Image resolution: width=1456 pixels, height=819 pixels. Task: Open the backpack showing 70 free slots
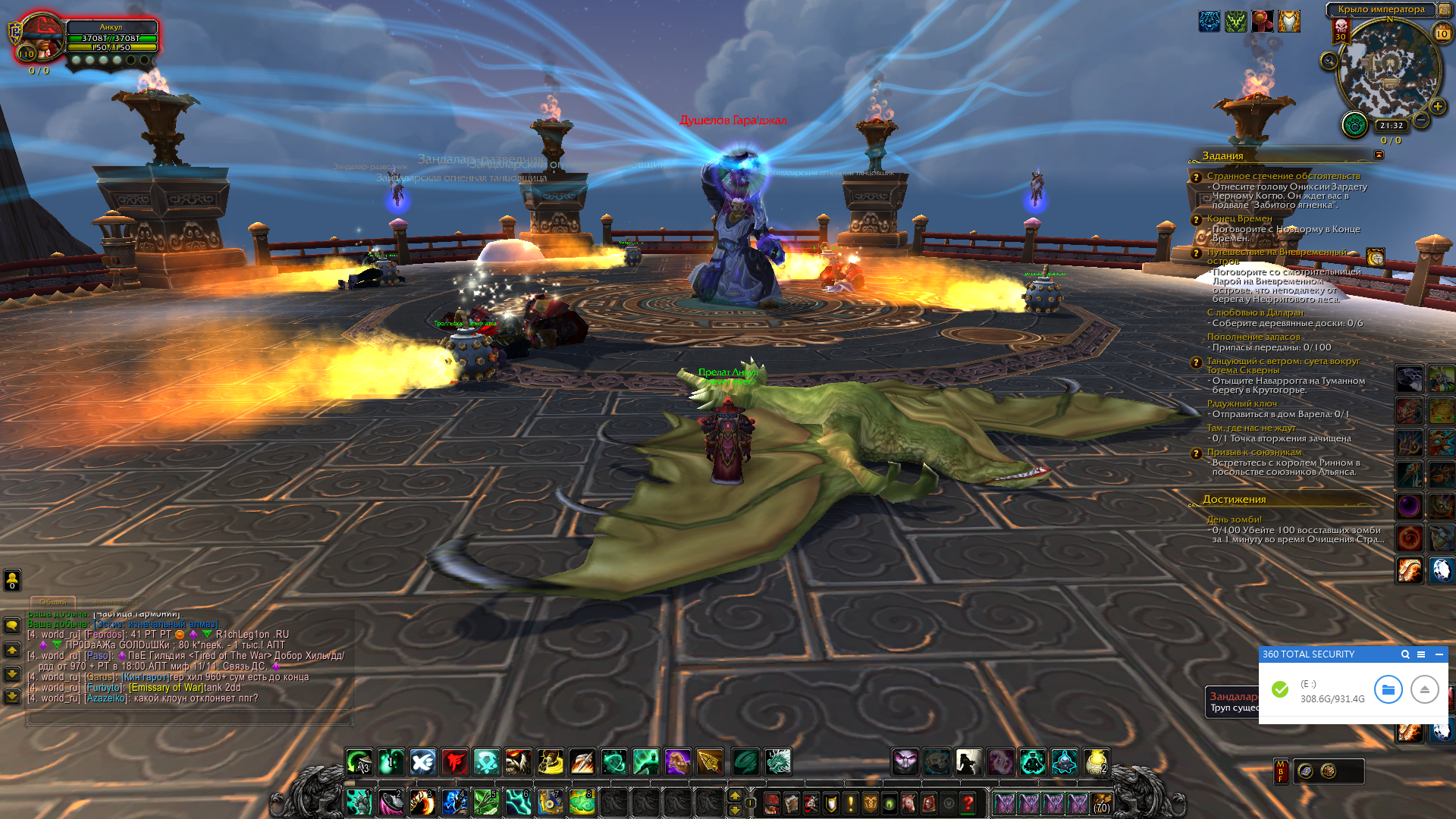[1102, 803]
